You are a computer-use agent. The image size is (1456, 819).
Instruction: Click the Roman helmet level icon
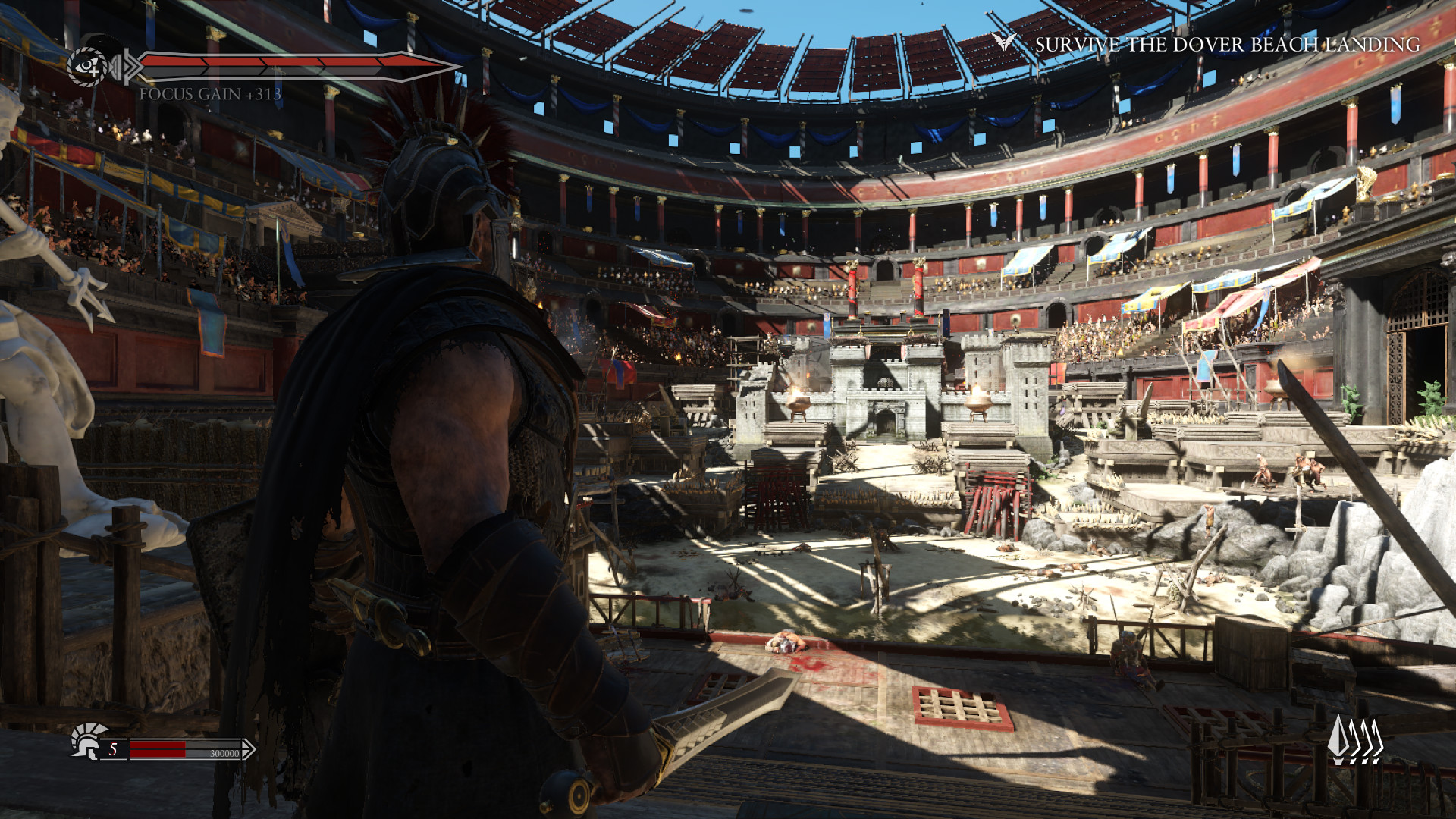pos(86,742)
